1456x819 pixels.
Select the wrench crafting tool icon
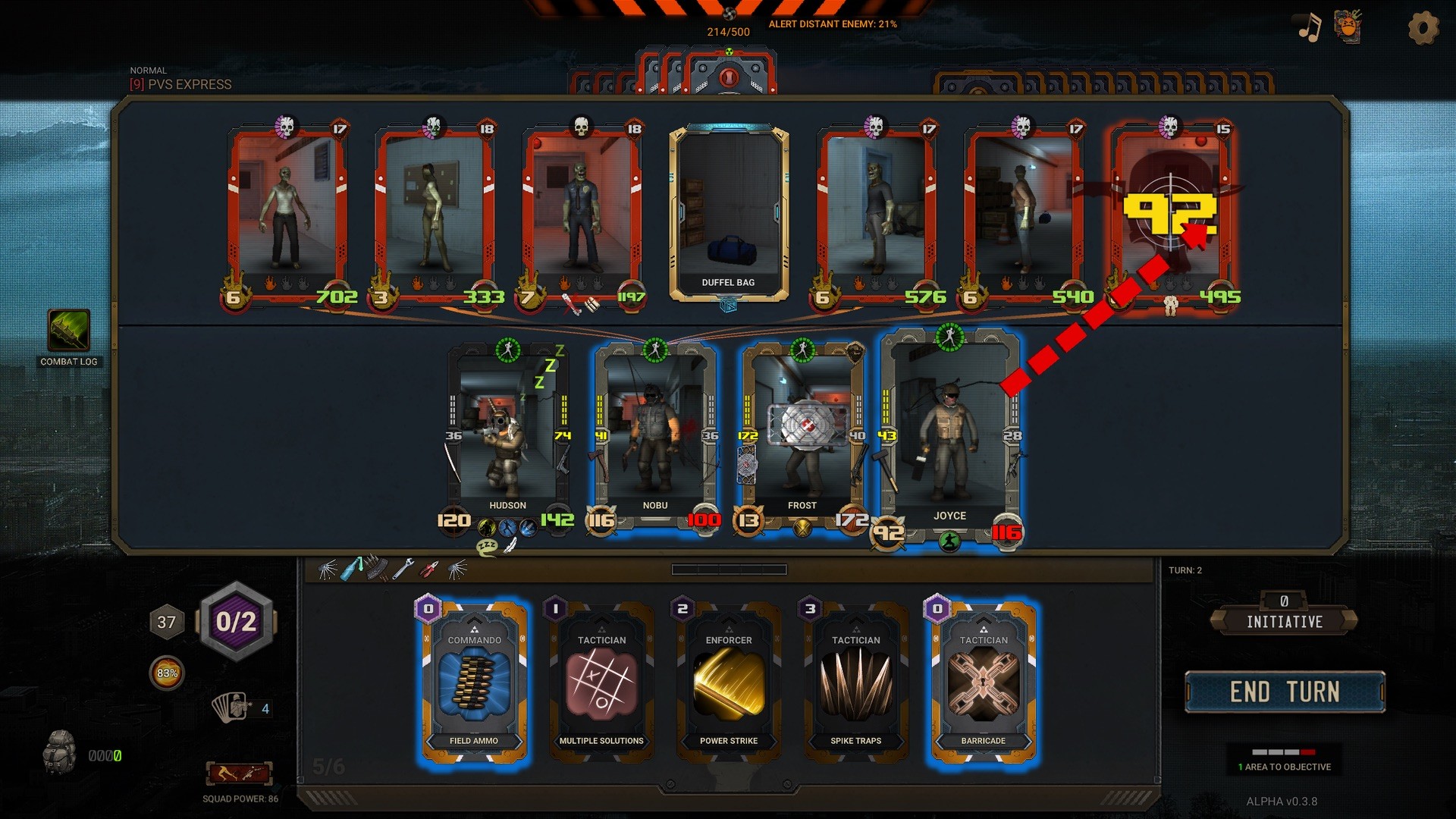click(x=403, y=568)
